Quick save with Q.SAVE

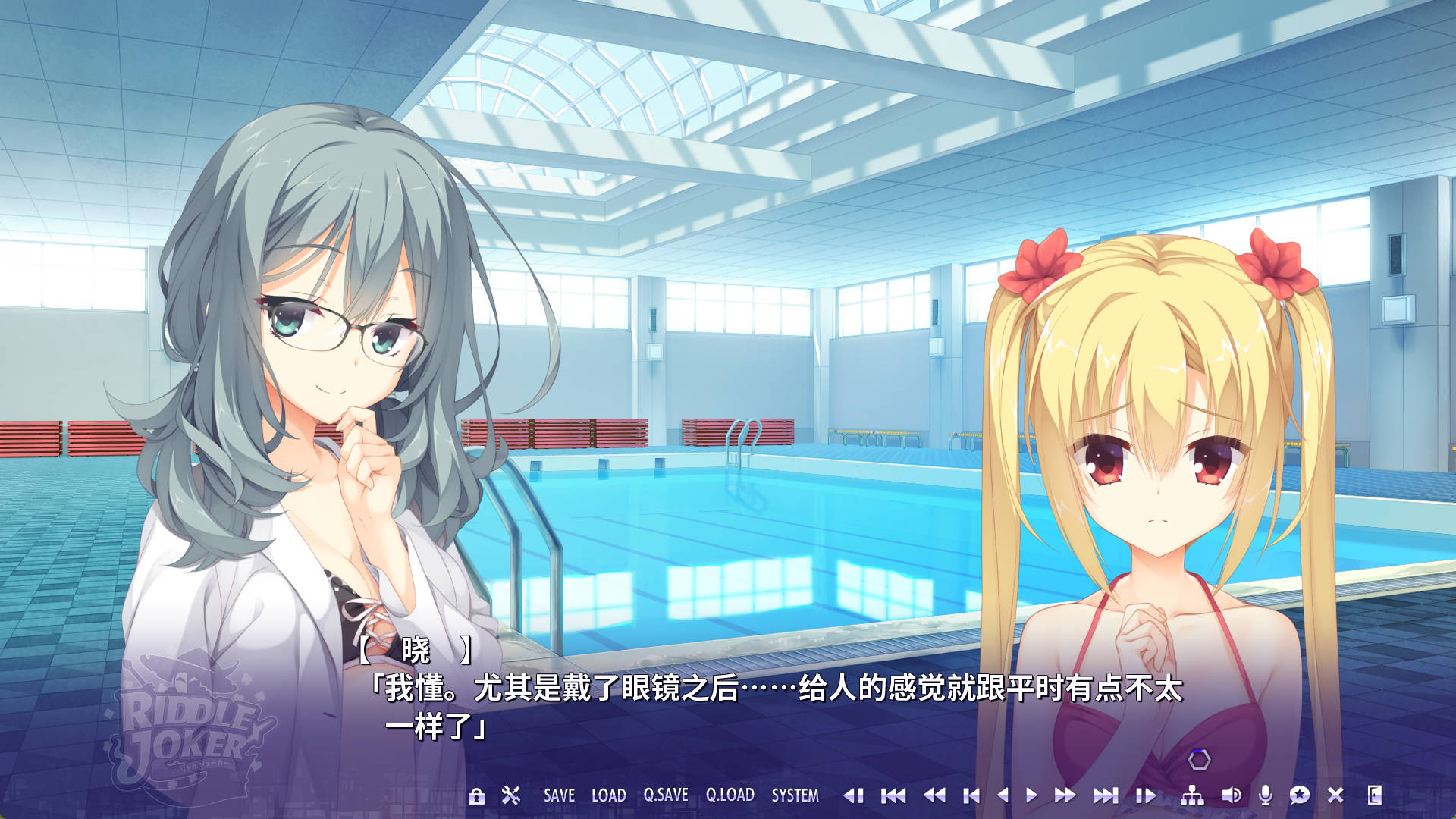[x=666, y=795]
